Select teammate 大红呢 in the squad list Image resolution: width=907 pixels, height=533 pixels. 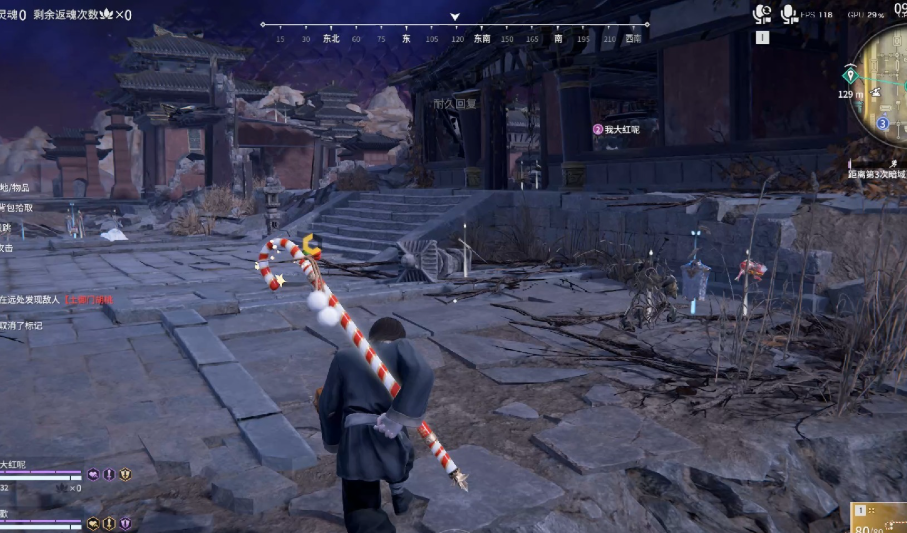click(14, 465)
